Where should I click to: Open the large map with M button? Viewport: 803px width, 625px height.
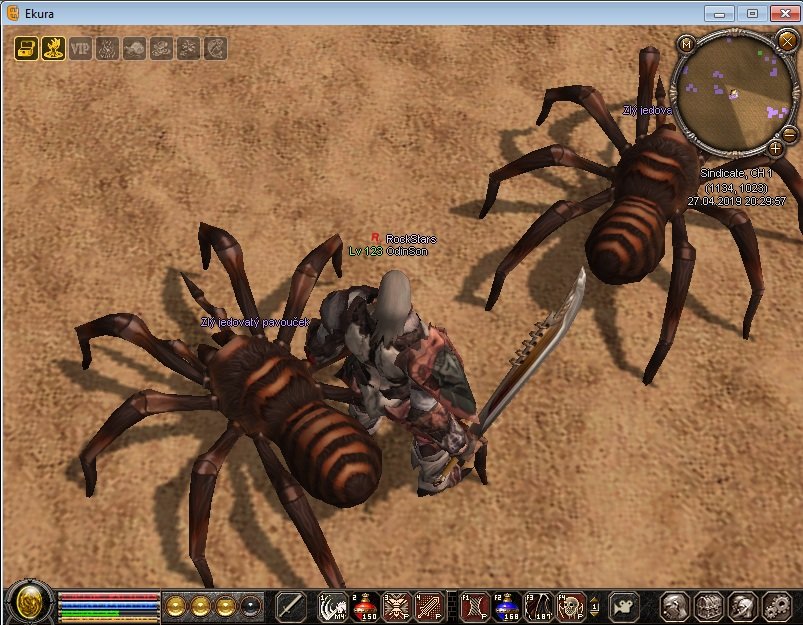(x=686, y=44)
